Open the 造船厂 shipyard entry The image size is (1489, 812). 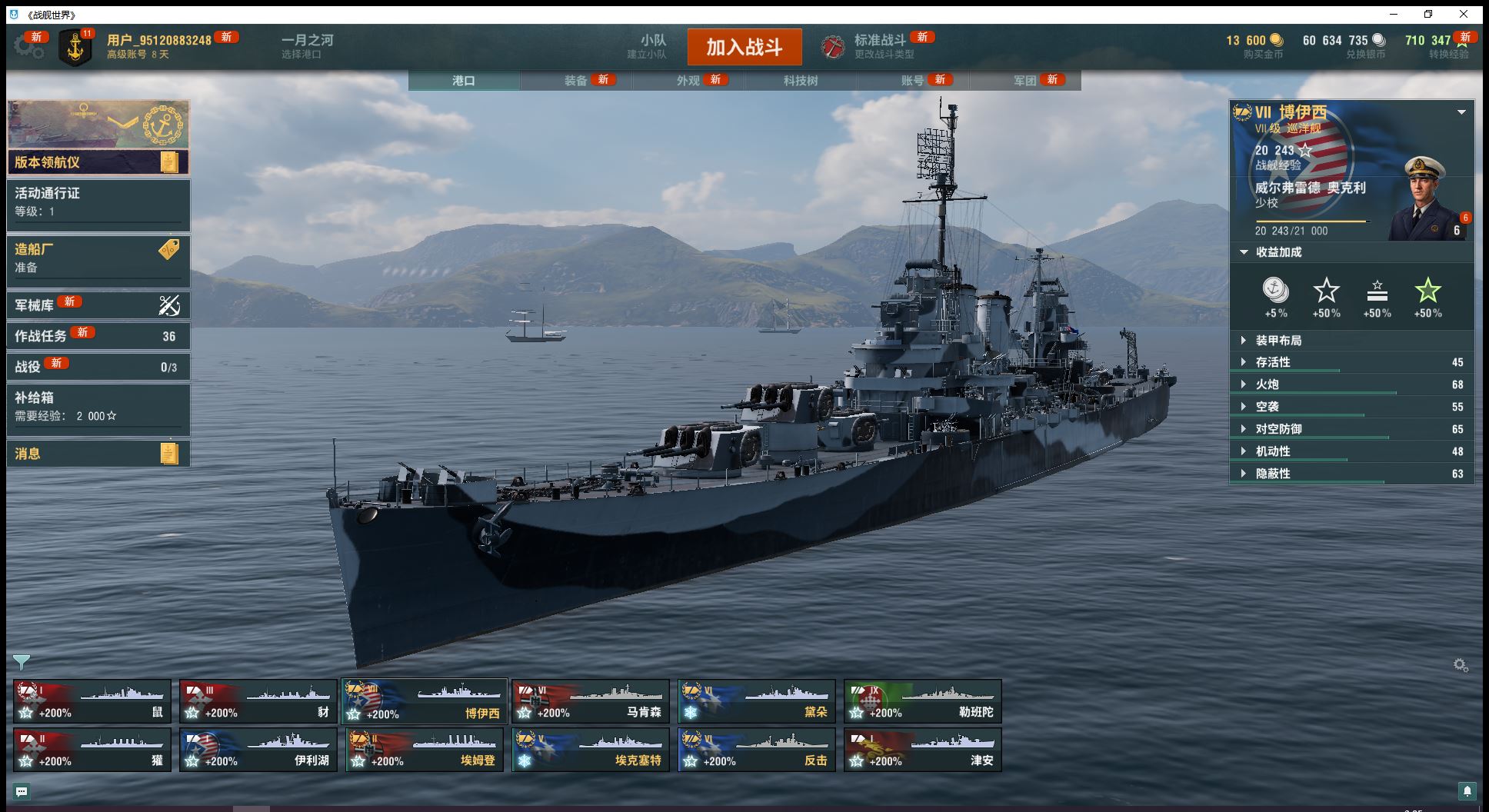point(98,258)
